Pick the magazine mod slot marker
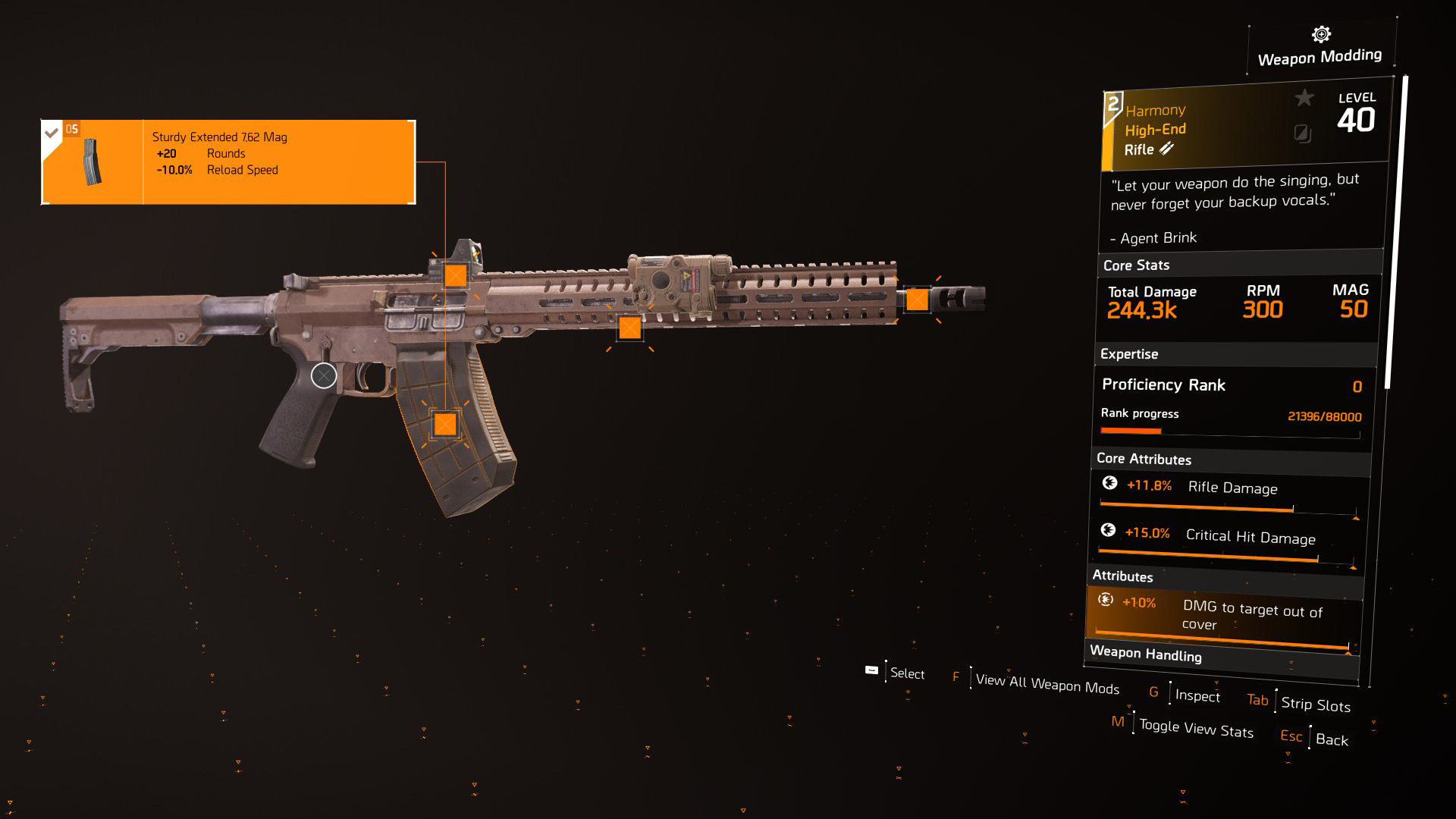Screen dimensions: 1456x819 pos(445,424)
